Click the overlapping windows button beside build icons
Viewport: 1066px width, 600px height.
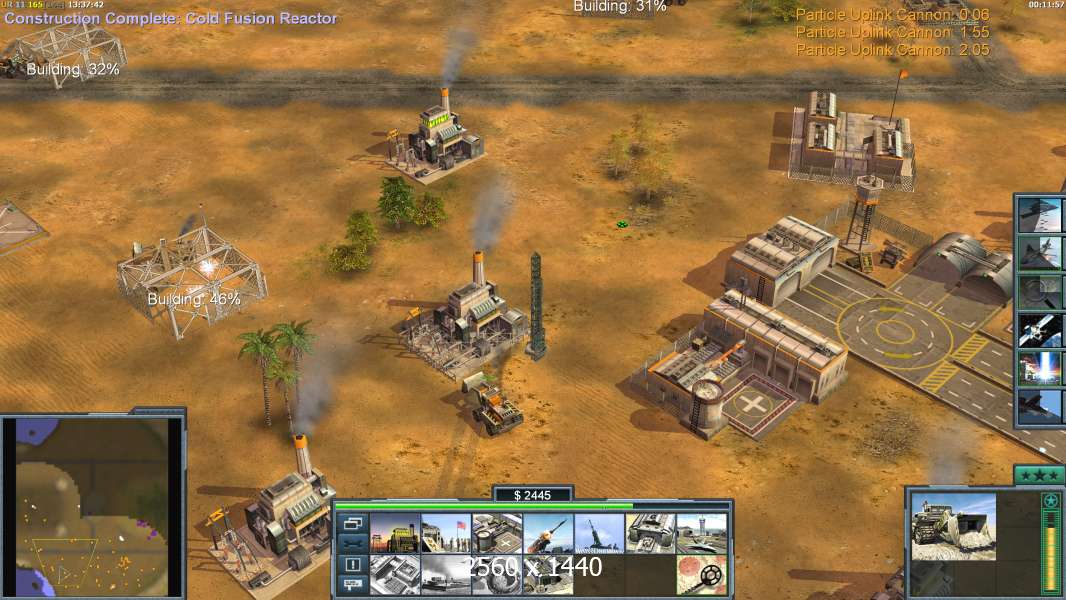point(351,523)
